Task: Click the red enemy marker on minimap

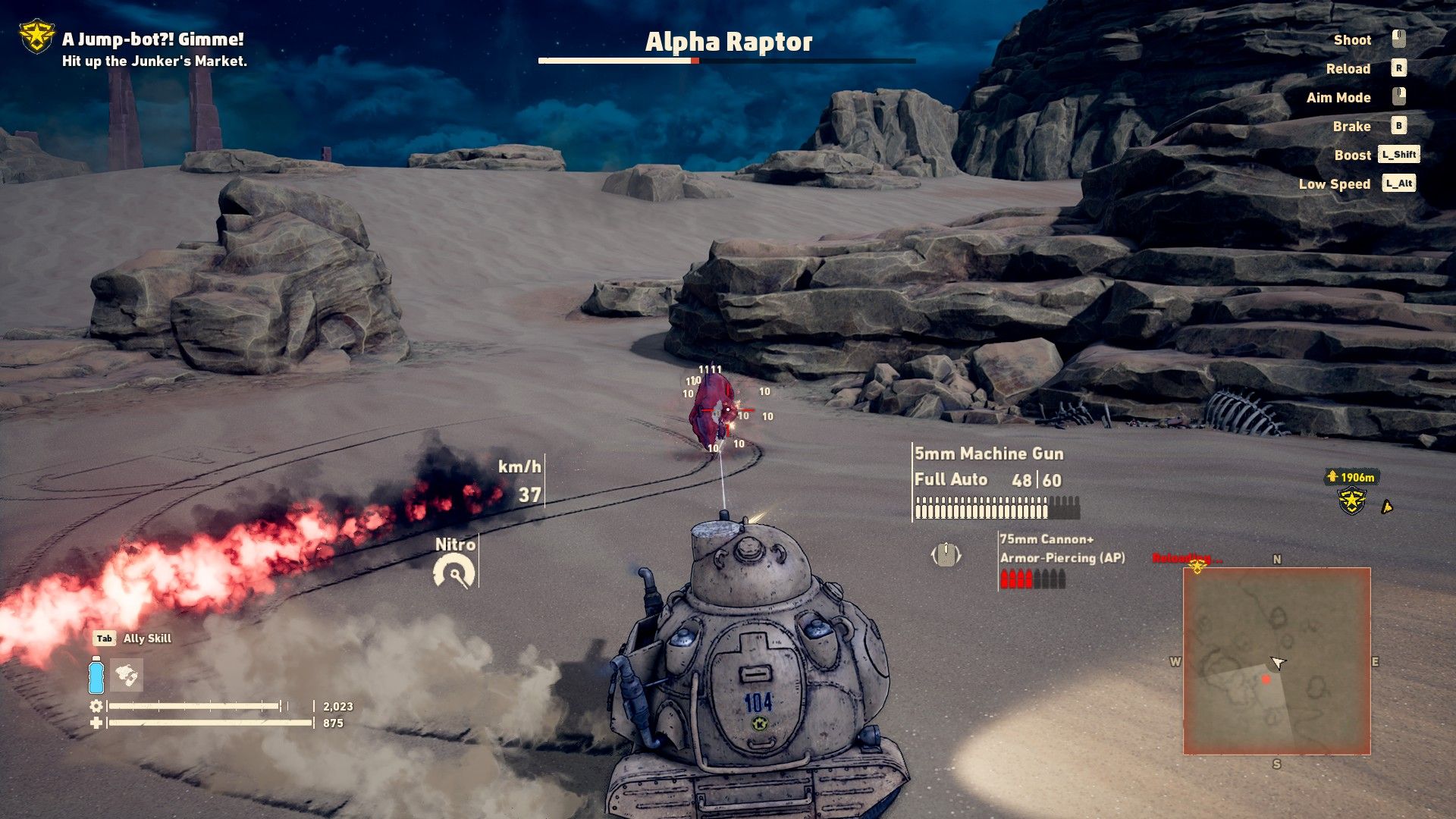Action: (x=1266, y=679)
